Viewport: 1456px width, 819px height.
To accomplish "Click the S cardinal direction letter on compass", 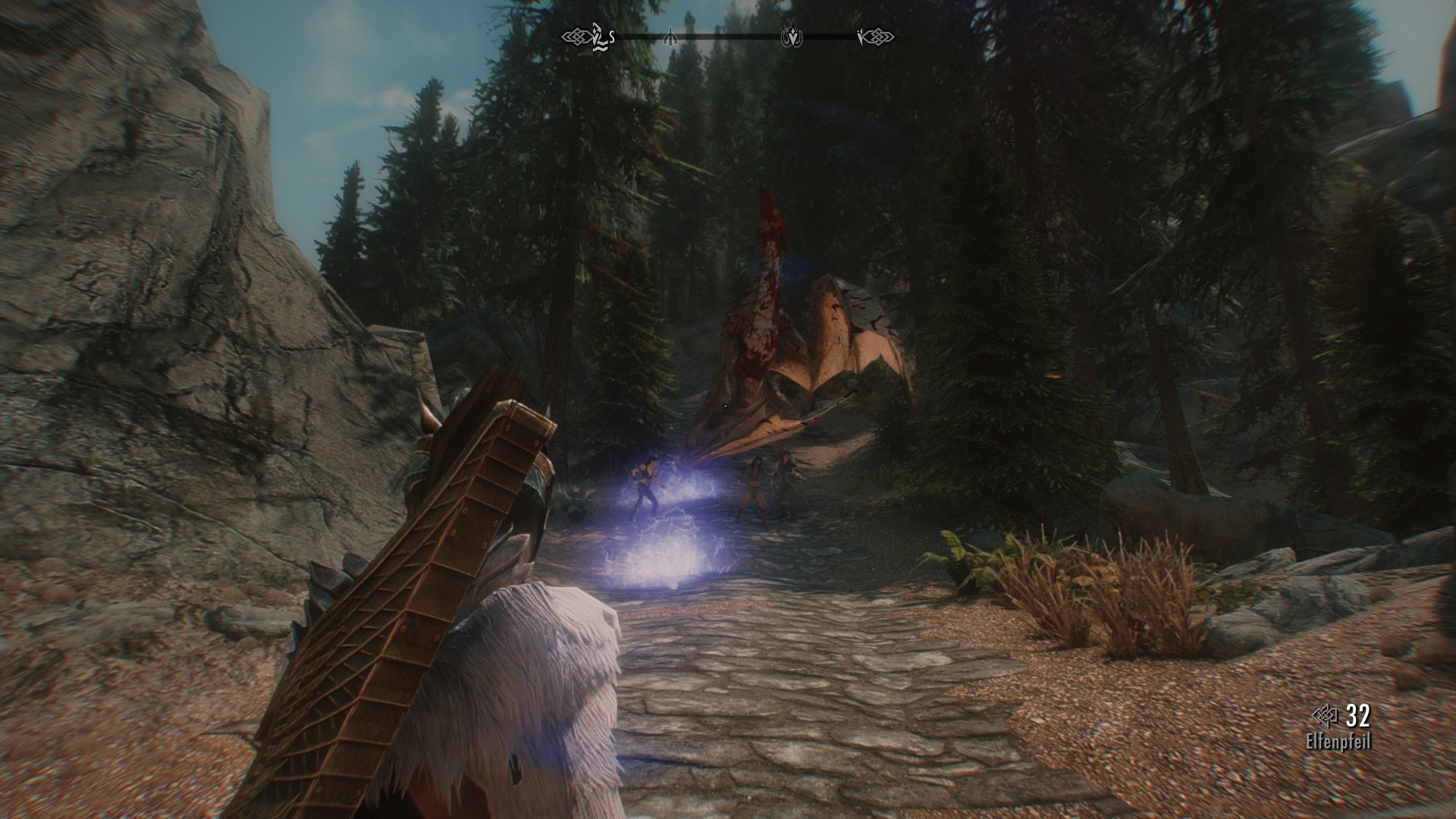I will click(x=611, y=36).
